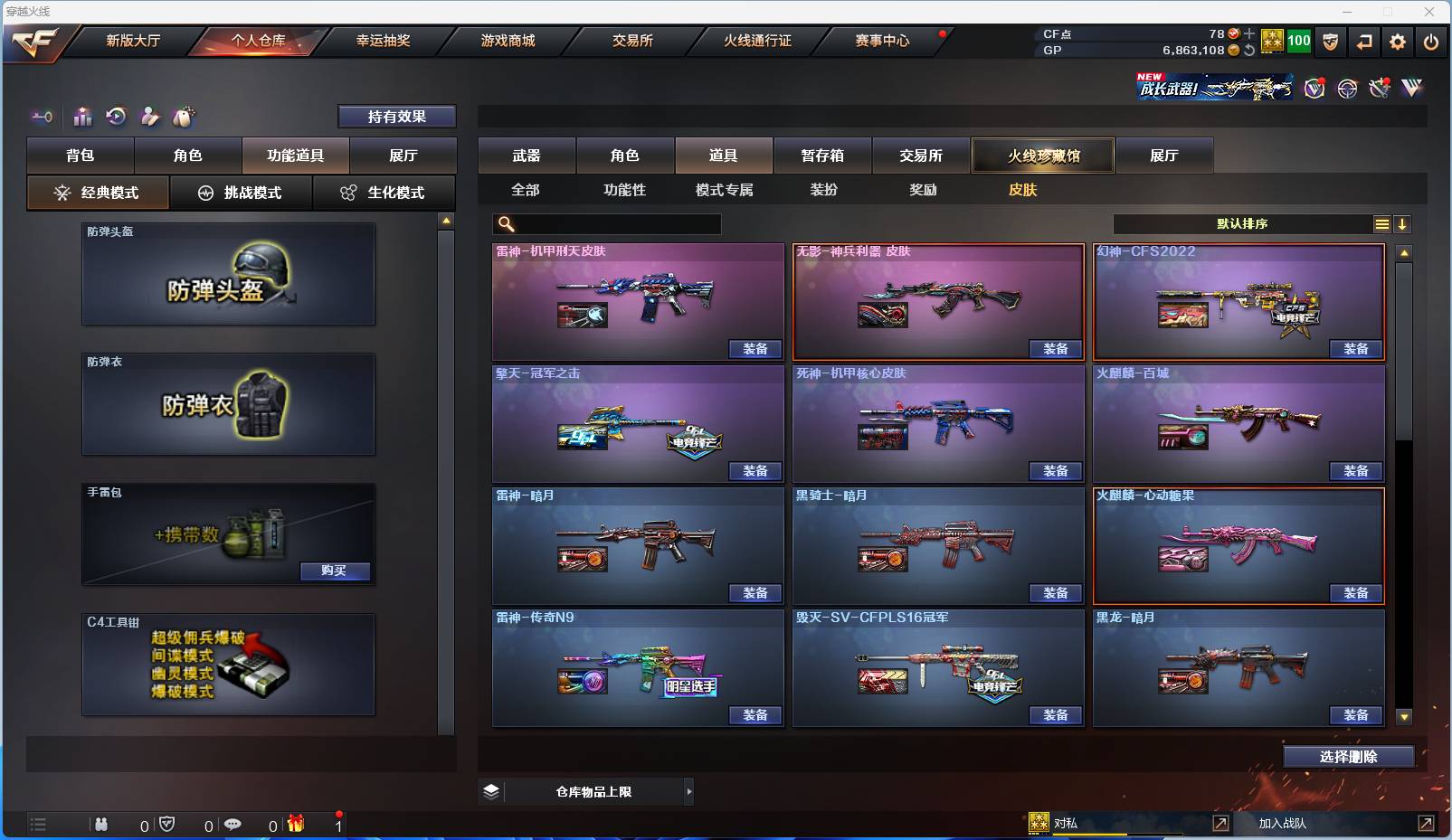Open the character edit icon in the toolbar
This screenshot has height=840, width=1452.
(150, 117)
